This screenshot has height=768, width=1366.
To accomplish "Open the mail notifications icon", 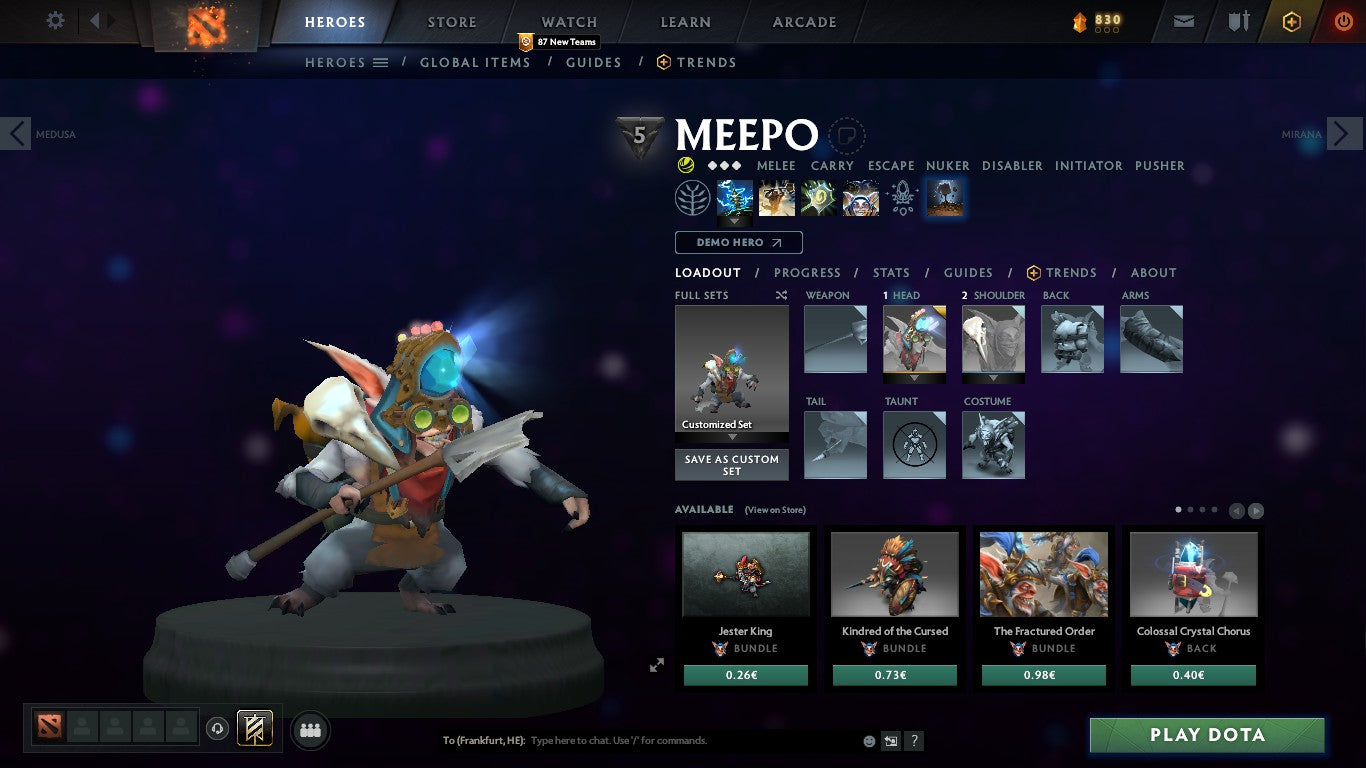I will coord(1183,19).
